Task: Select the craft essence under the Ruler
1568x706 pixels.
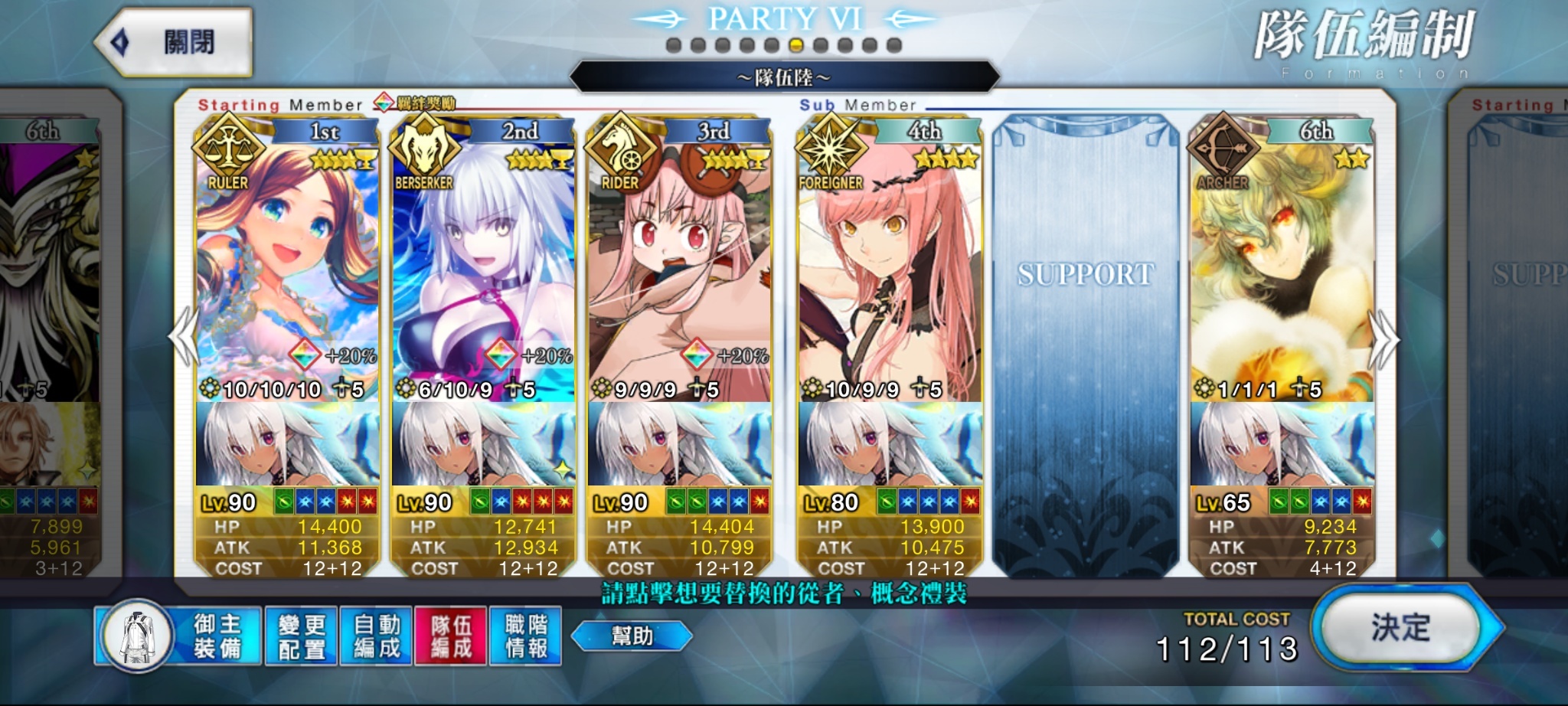Action: pos(287,444)
